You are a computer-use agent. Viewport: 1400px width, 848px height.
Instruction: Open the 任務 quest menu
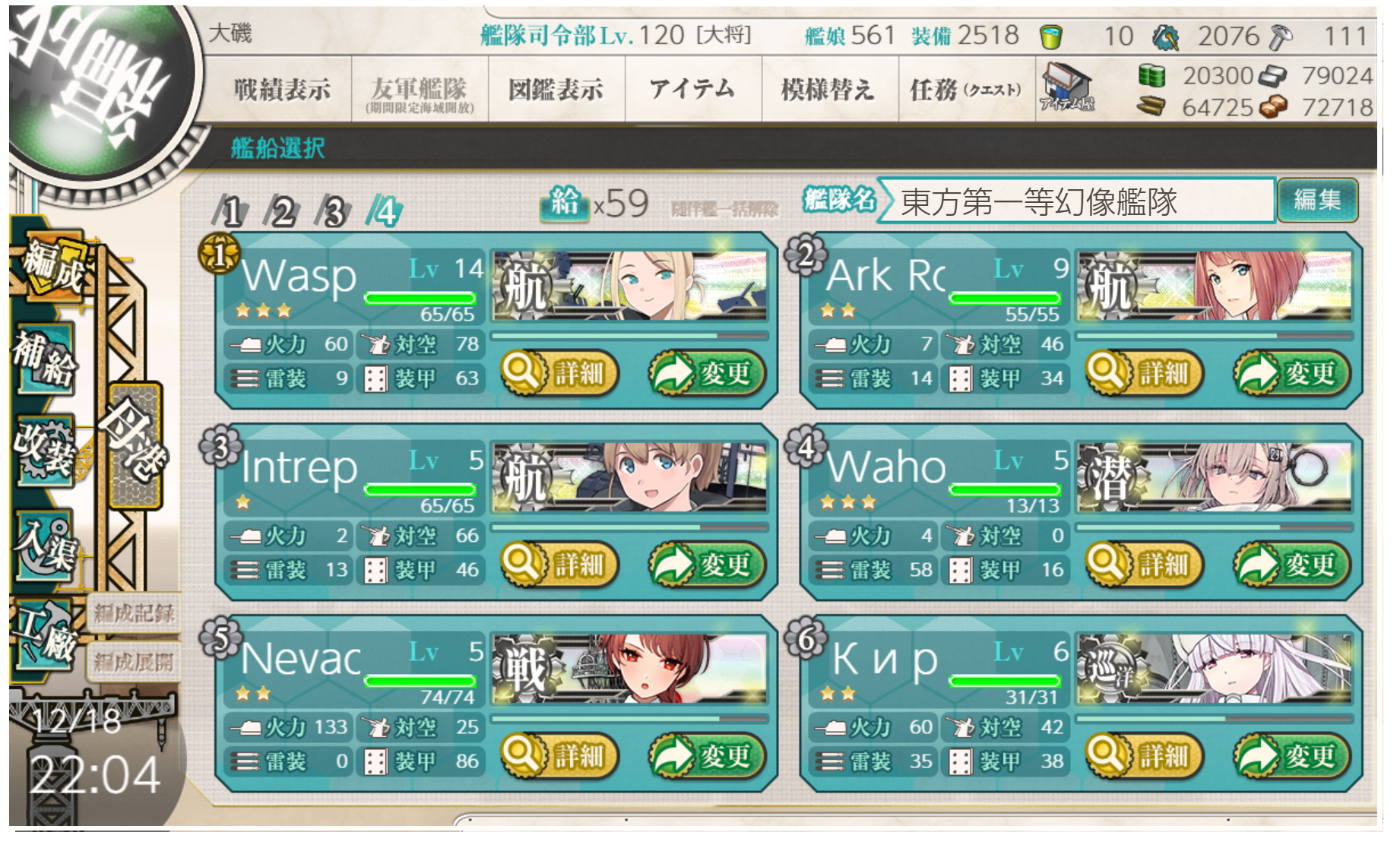click(x=965, y=90)
